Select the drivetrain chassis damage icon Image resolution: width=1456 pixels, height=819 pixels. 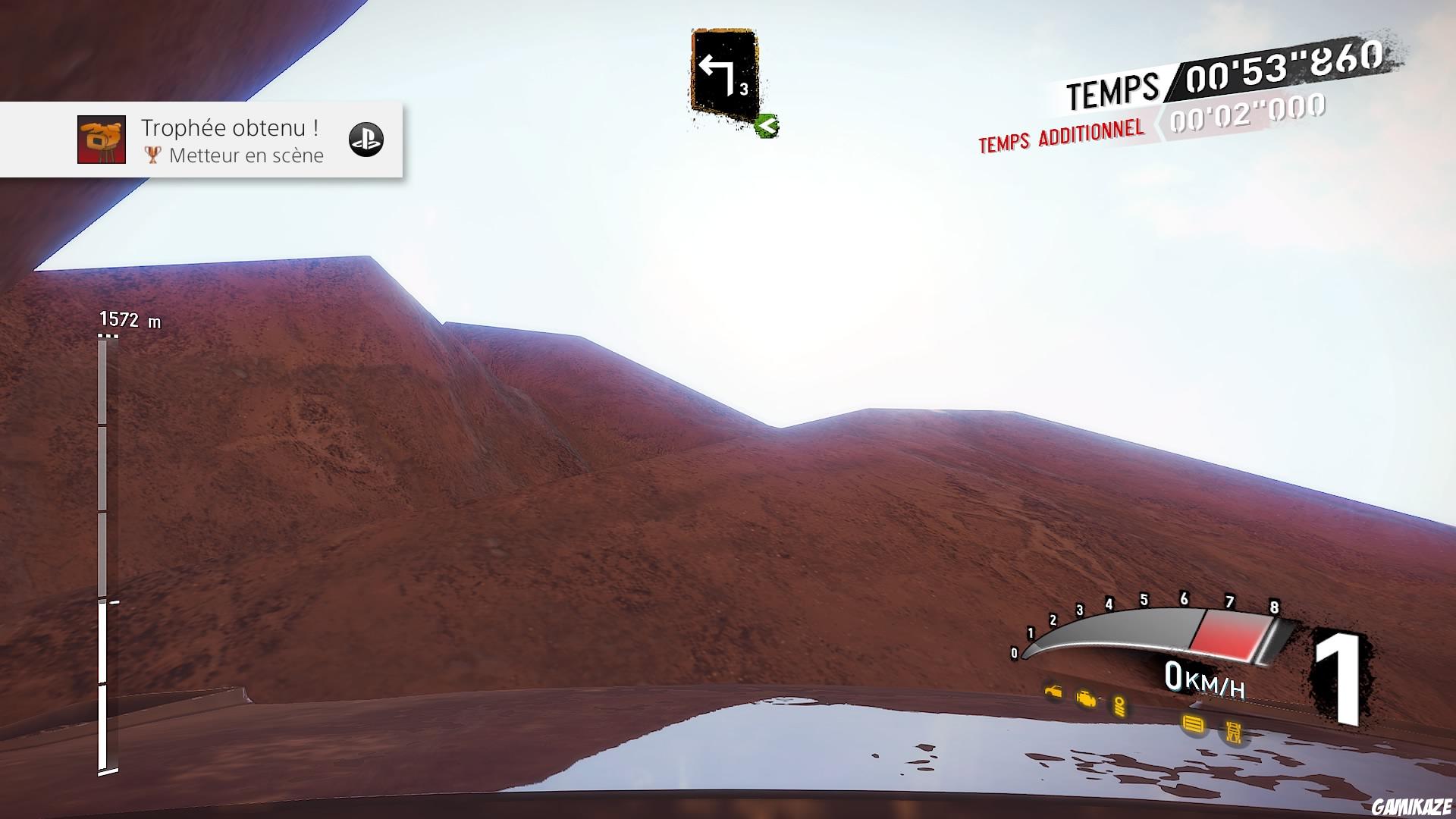1234,731
